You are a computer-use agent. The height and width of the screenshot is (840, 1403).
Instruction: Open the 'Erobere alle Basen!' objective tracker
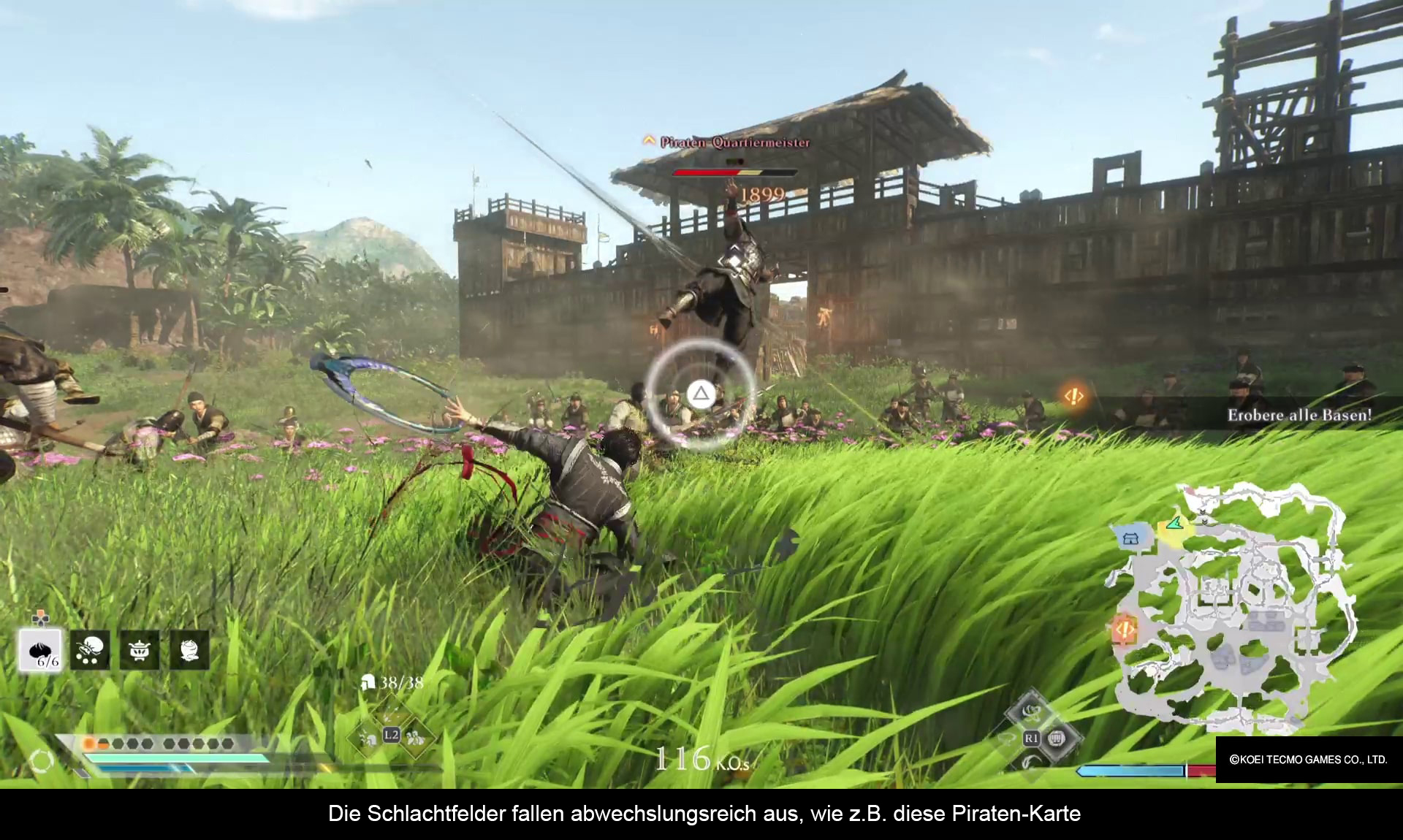click(1299, 415)
